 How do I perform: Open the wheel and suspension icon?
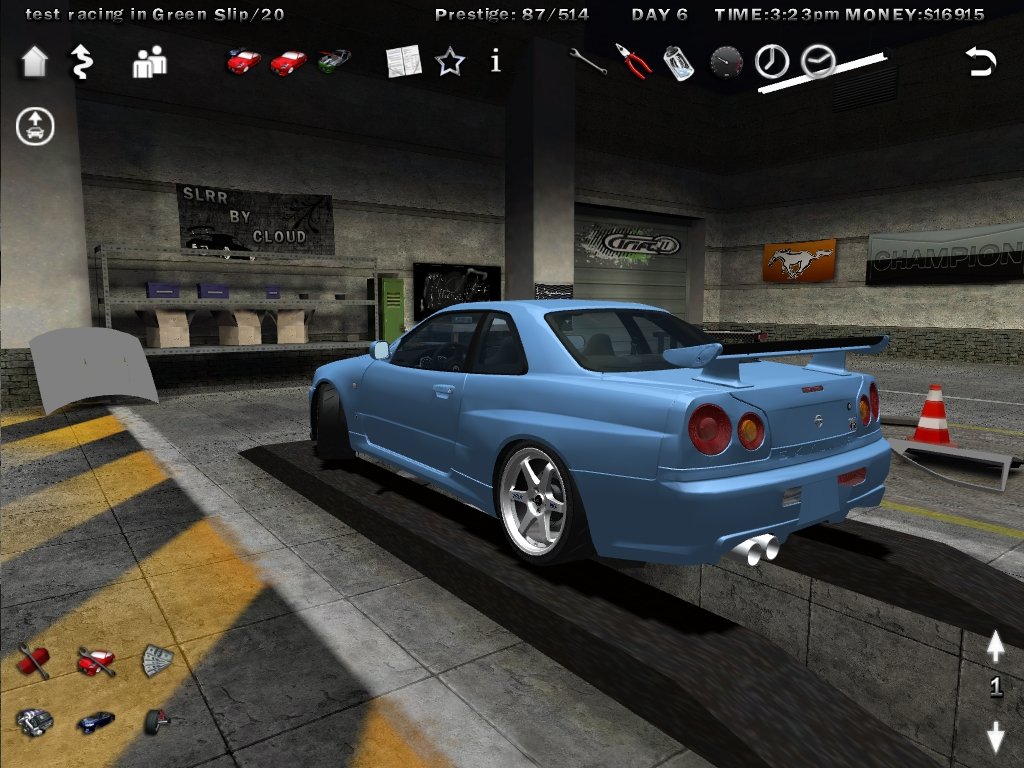click(x=157, y=720)
